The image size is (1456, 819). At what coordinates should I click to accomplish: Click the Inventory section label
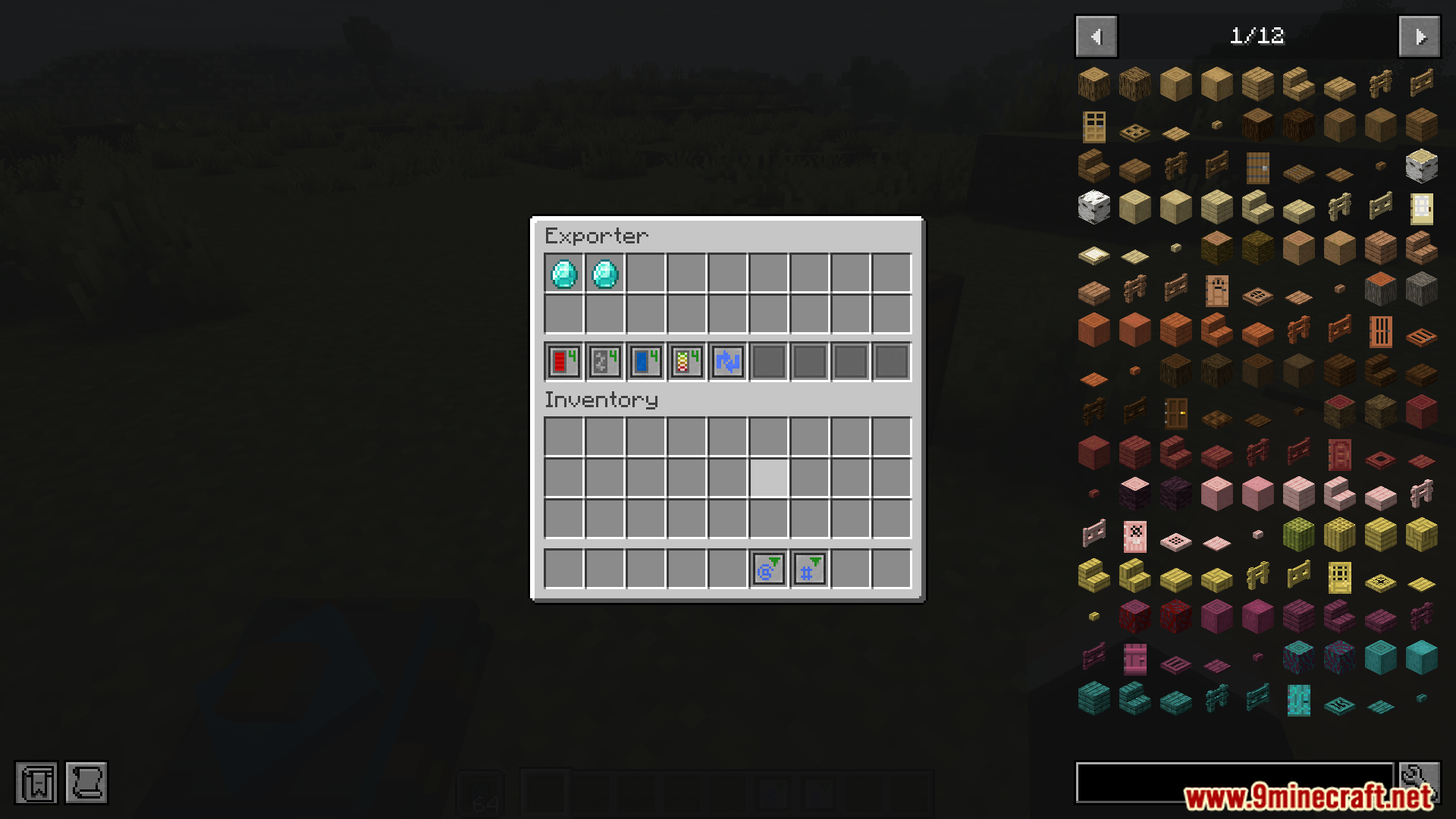(601, 400)
